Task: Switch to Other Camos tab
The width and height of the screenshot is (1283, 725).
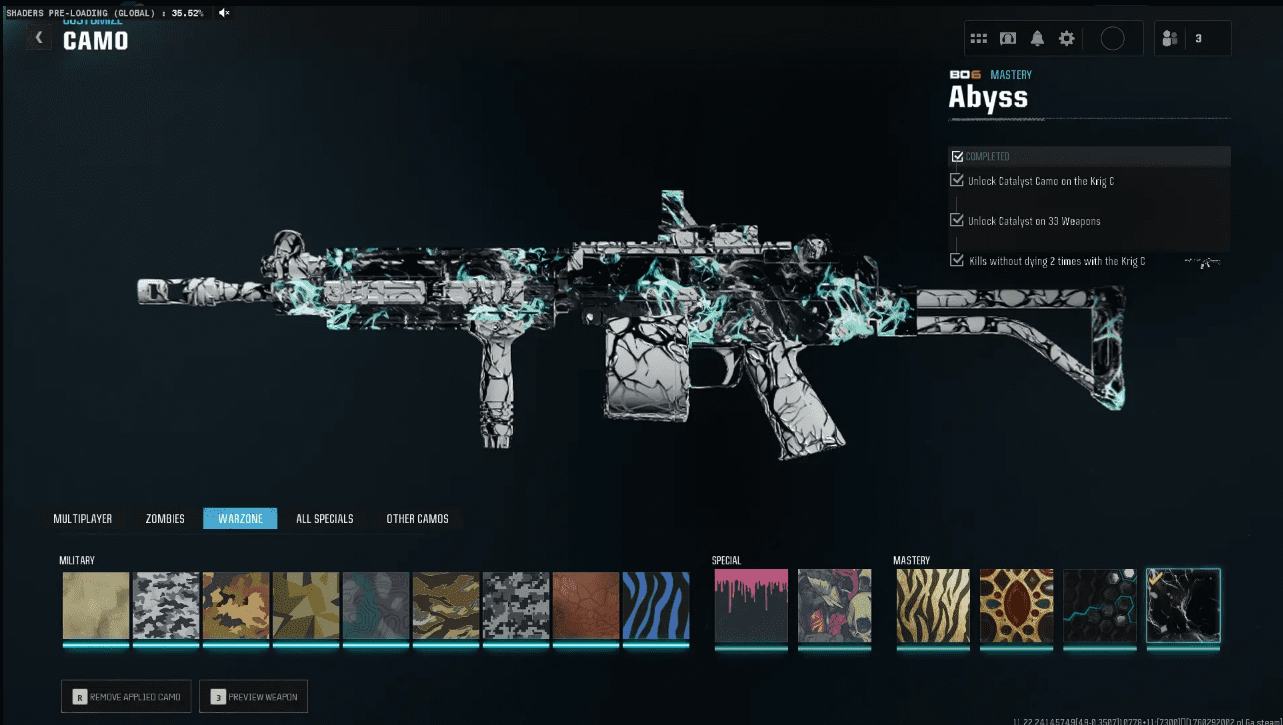Action: [417, 519]
